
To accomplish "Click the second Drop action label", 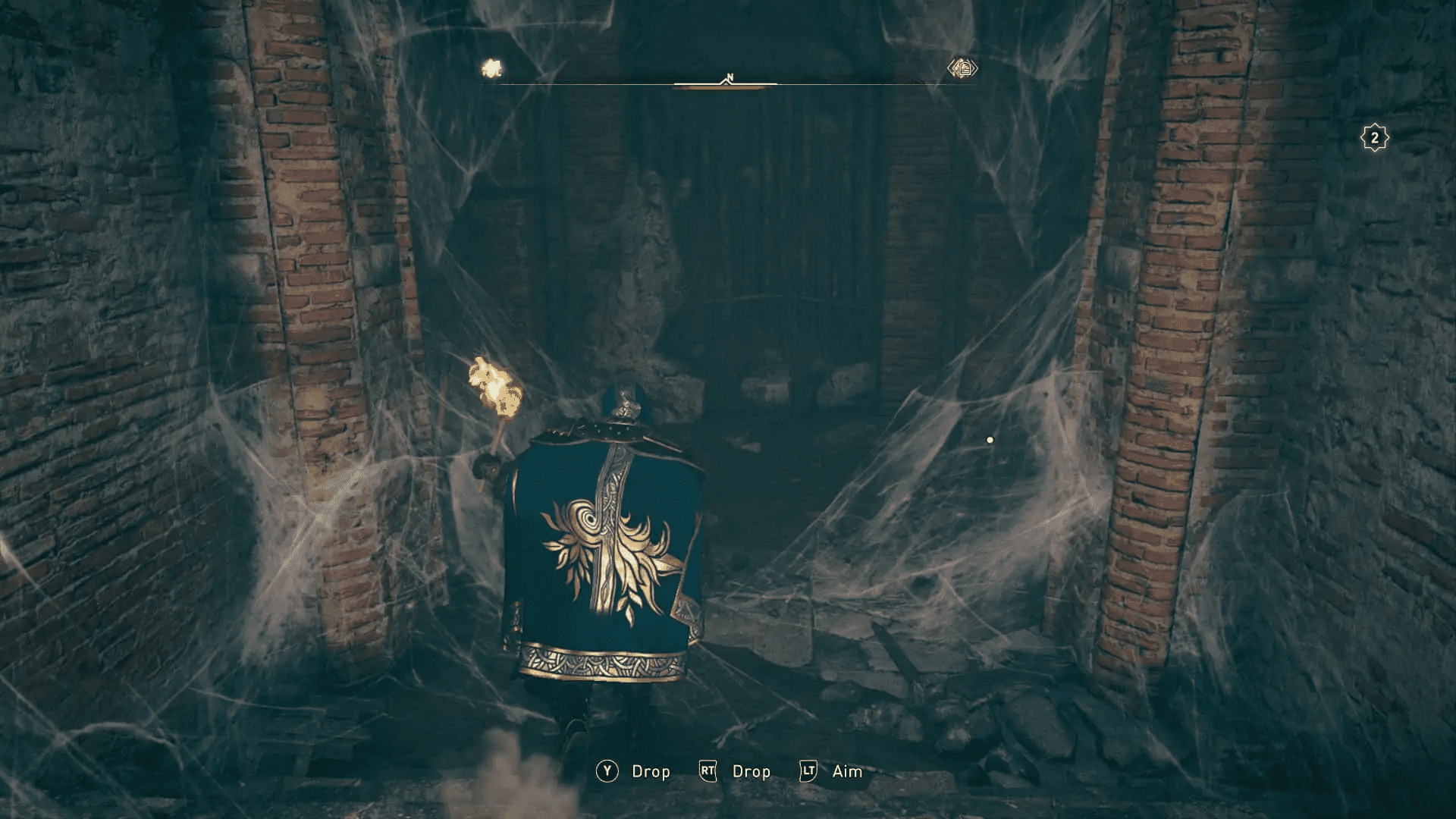I will tap(750, 771).
